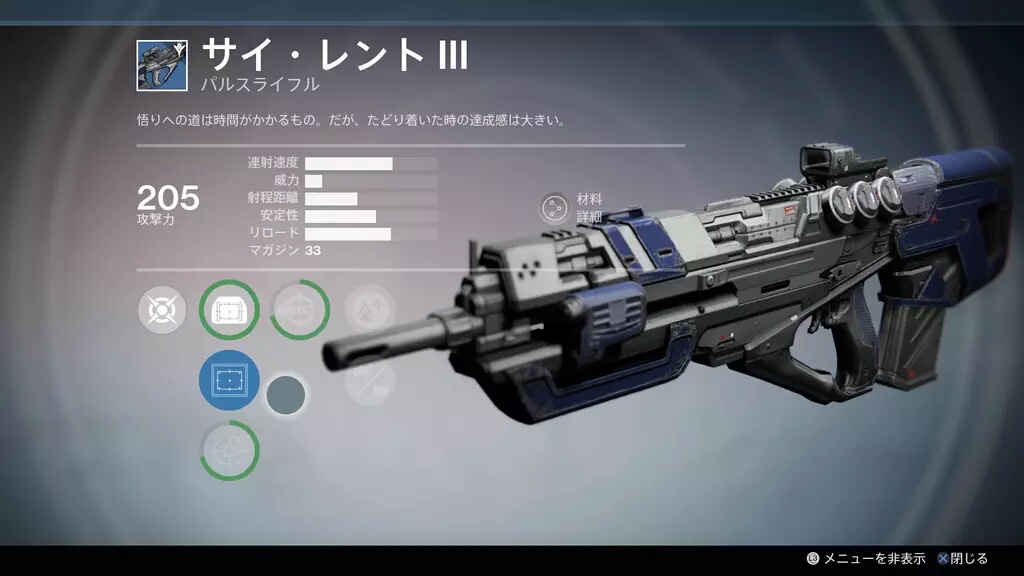Select the blue highlighted sight perk node
This screenshot has width=1024, height=576.
tap(229, 381)
